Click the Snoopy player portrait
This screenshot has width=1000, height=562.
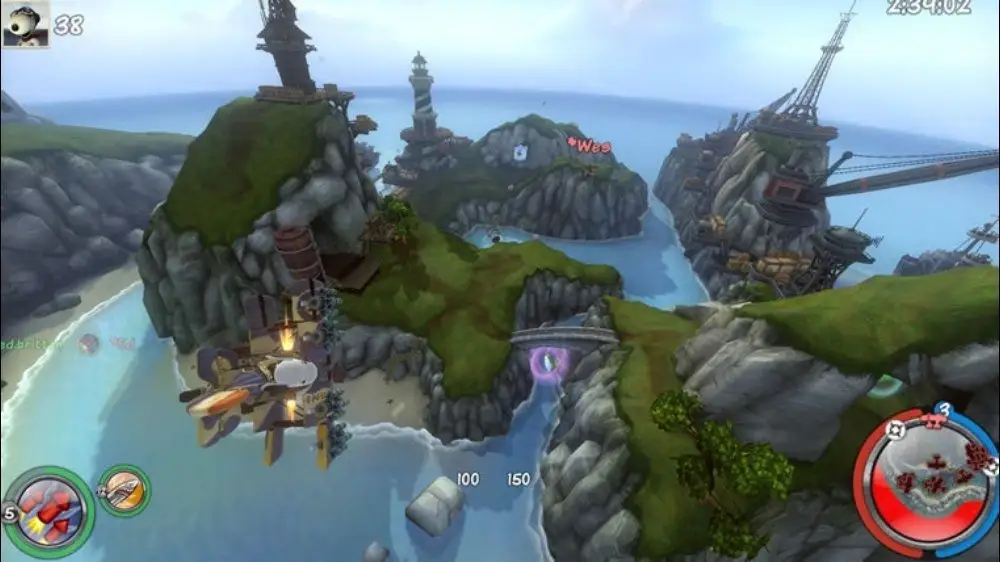[25, 24]
